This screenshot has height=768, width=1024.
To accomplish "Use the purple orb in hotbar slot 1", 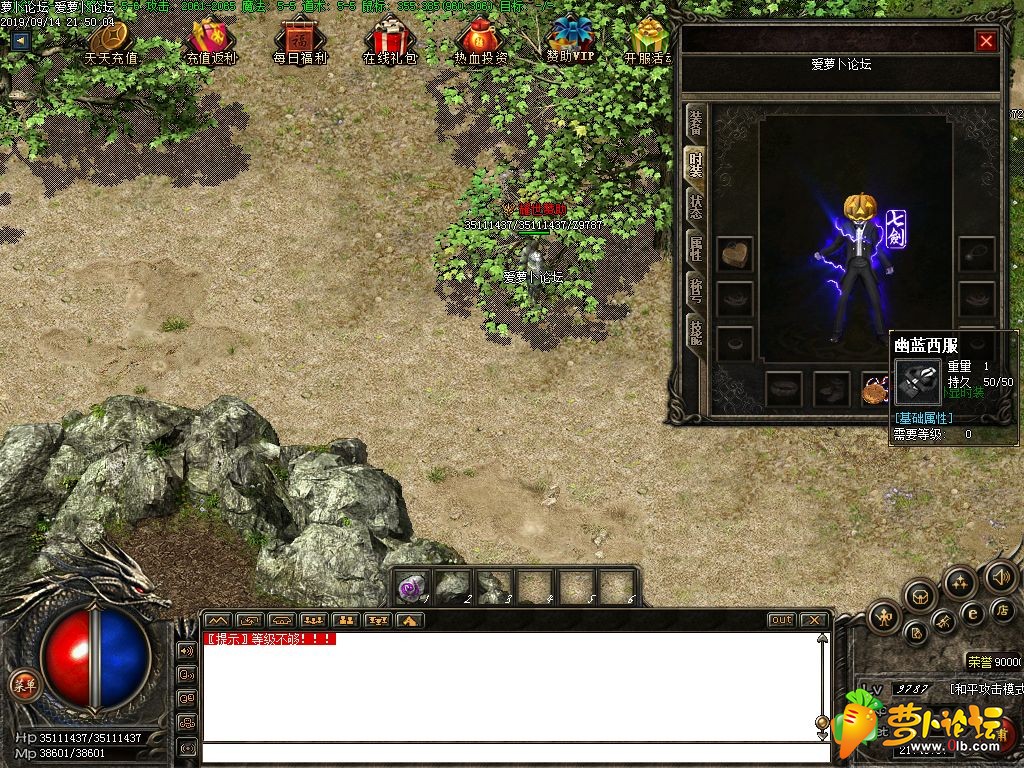I will click(413, 587).
